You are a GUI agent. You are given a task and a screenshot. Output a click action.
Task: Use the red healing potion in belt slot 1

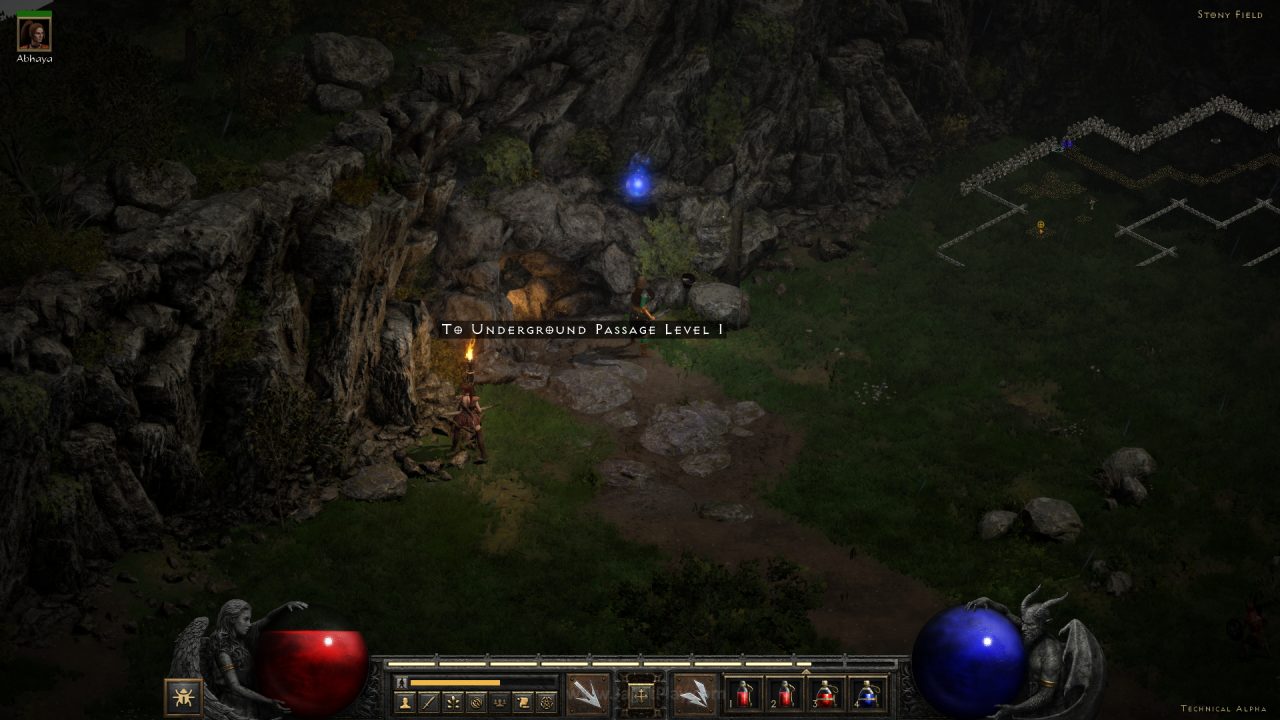[x=742, y=694]
